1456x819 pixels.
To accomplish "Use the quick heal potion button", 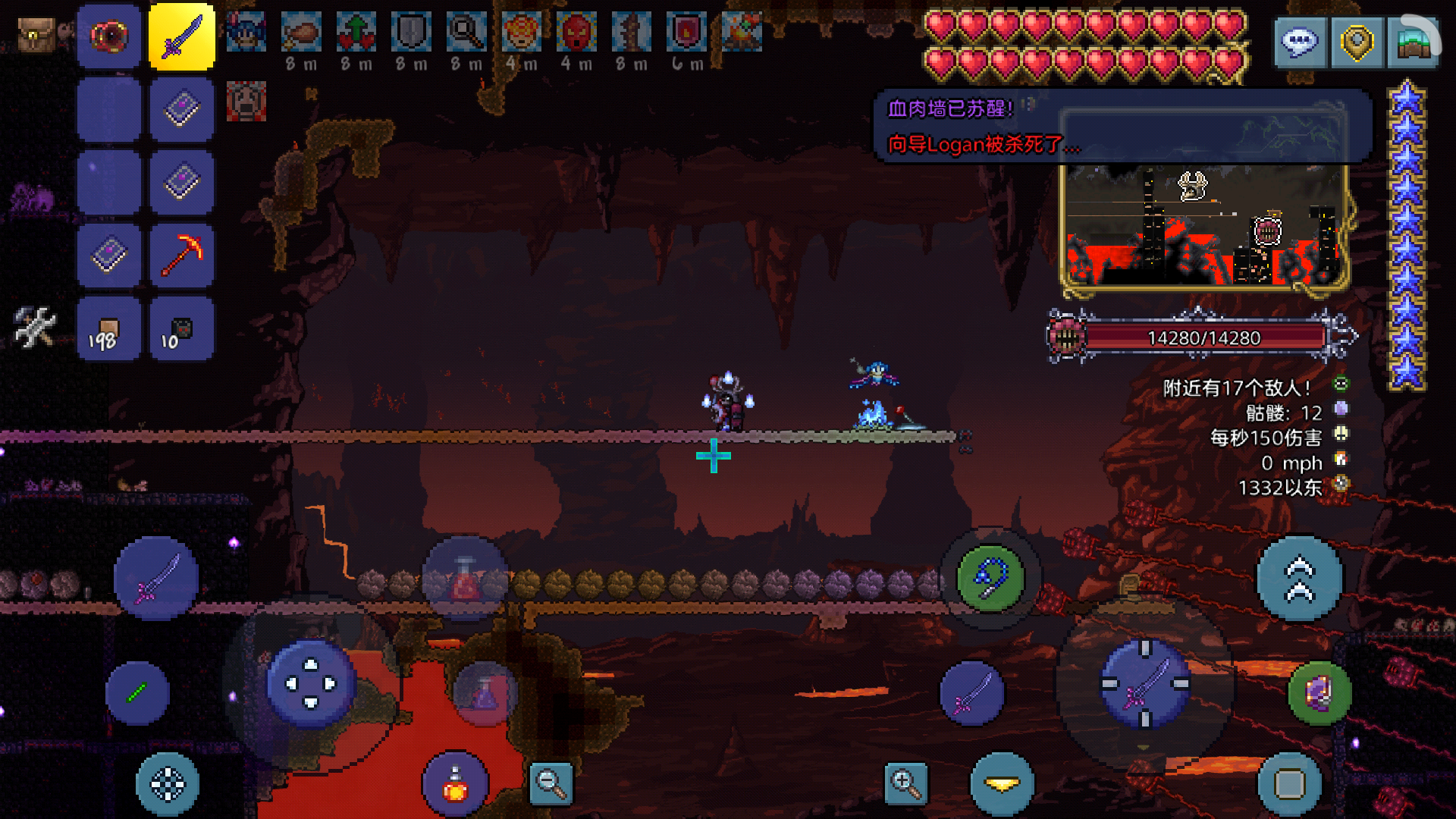I will (455, 783).
